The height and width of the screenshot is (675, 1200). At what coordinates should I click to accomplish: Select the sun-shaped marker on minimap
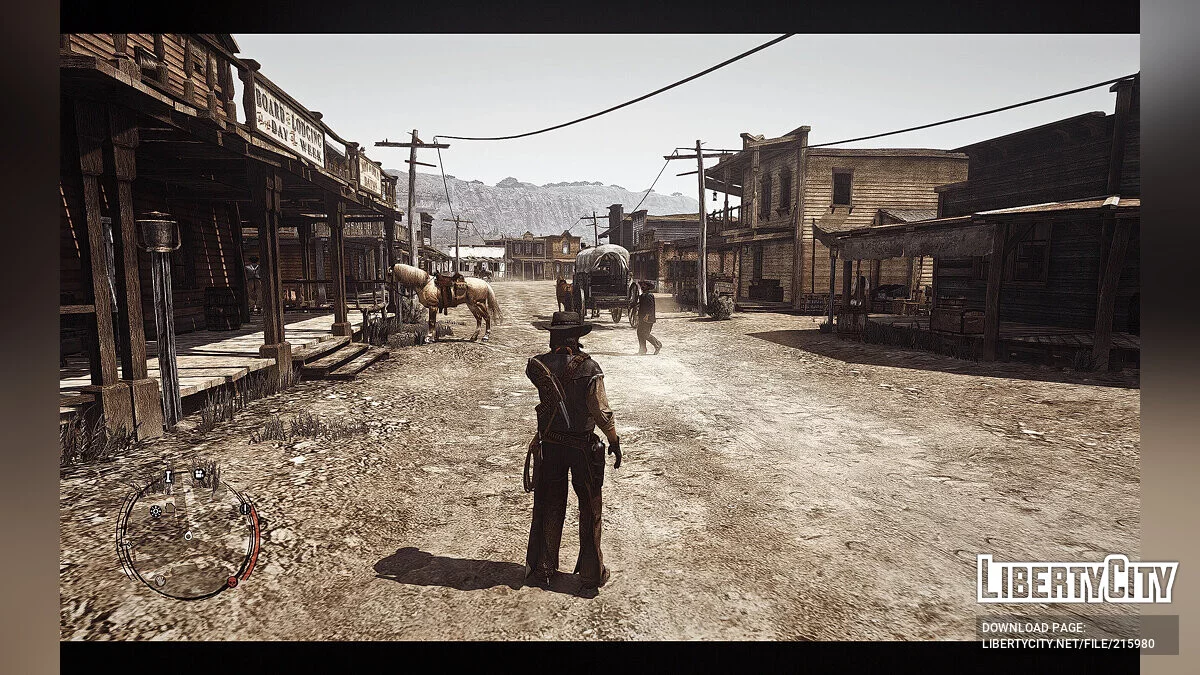[x=155, y=511]
